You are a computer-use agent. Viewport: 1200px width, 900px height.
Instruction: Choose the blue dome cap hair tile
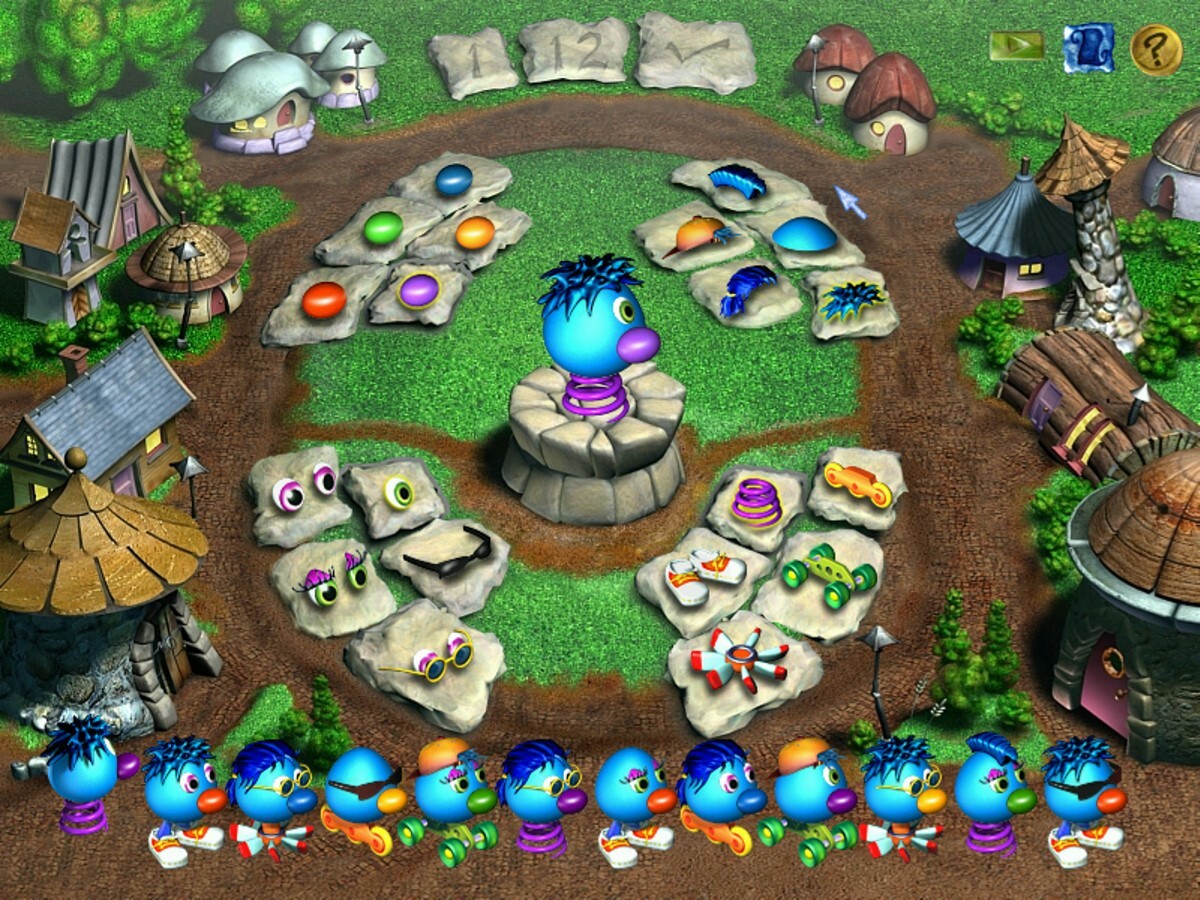pyautogui.click(x=804, y=235)
